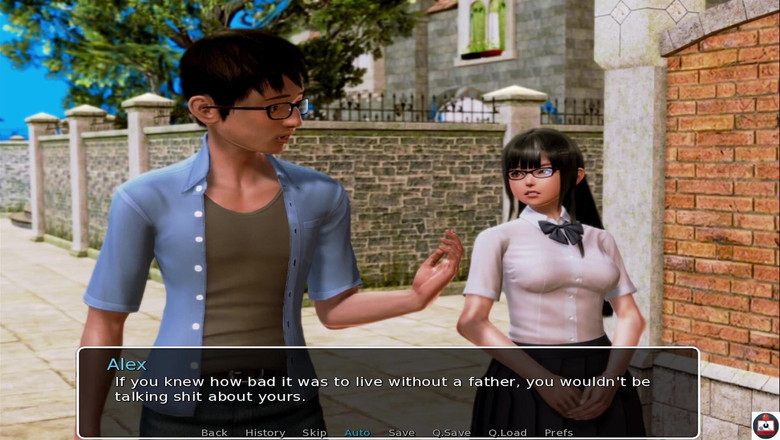Activate Skip to fast-forward dialogue
780x440 pixels.
[x=314, y=432]
